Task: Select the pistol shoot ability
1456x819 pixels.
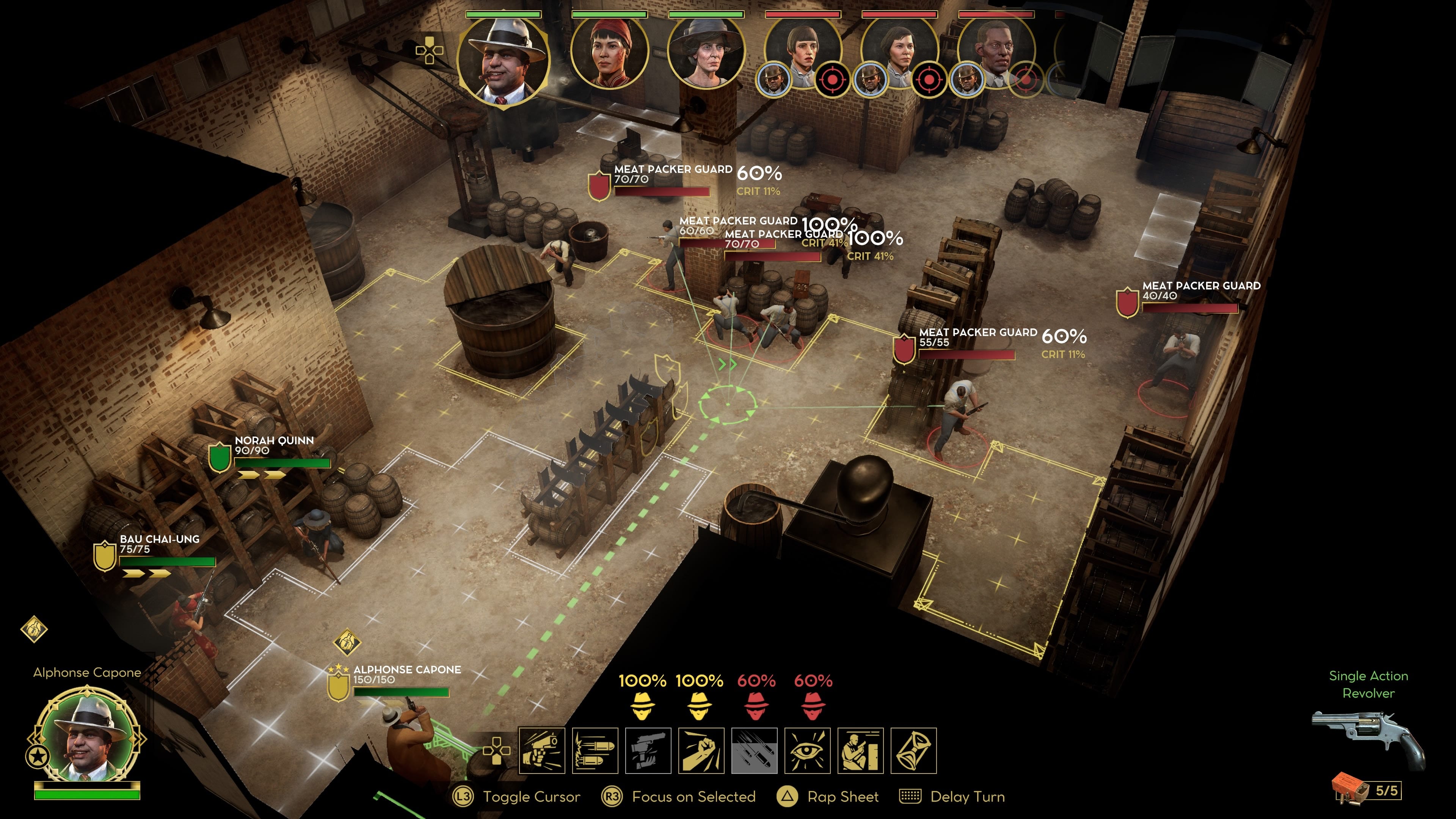Action: [x=541, y=751]
